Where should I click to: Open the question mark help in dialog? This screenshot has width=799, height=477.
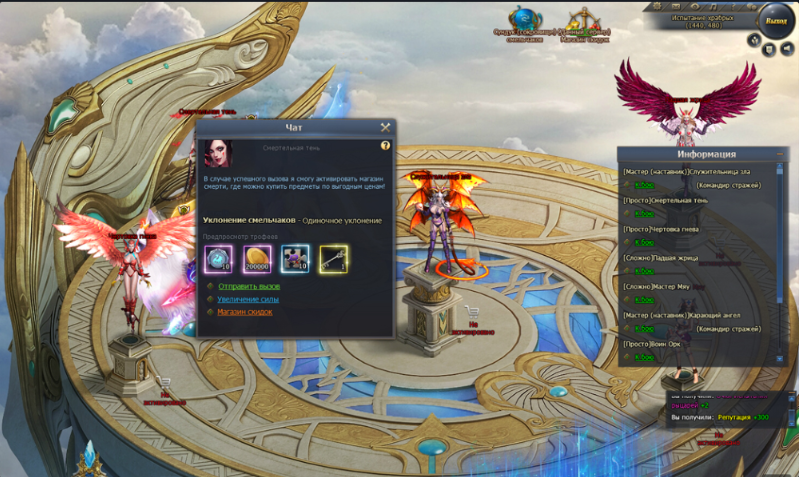pyautogui.click(x=385, y=146)
